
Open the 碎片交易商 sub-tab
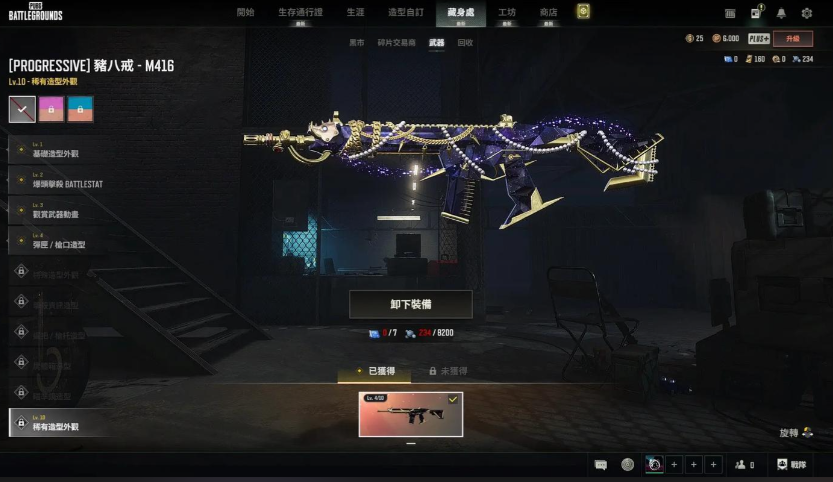(396, 43)
